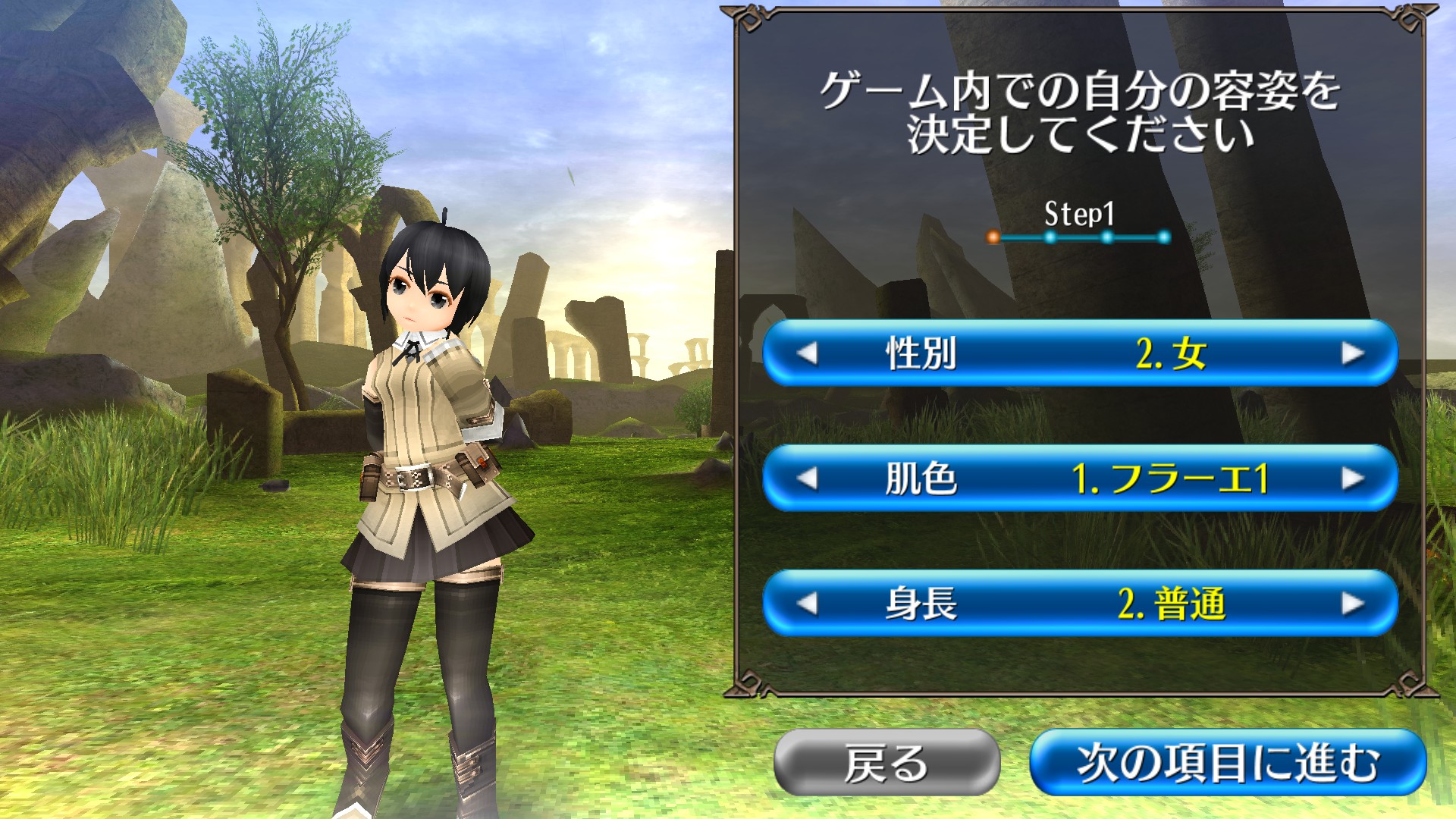Click the right arrow on the 性別 row
This screenshot has width=1456, height=819.
(x=1352, y=353)
